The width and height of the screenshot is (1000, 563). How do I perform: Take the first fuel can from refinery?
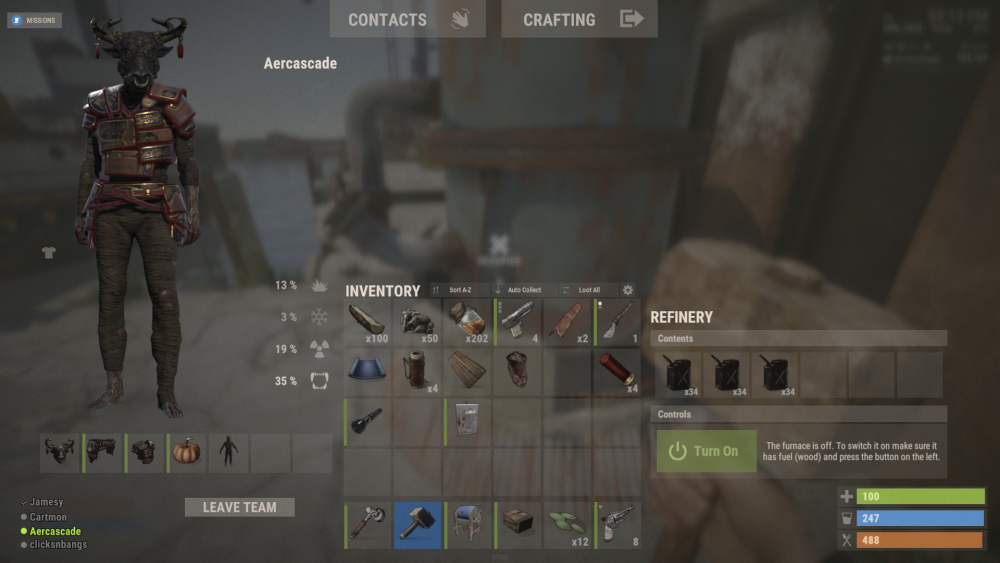pos(679,373)
